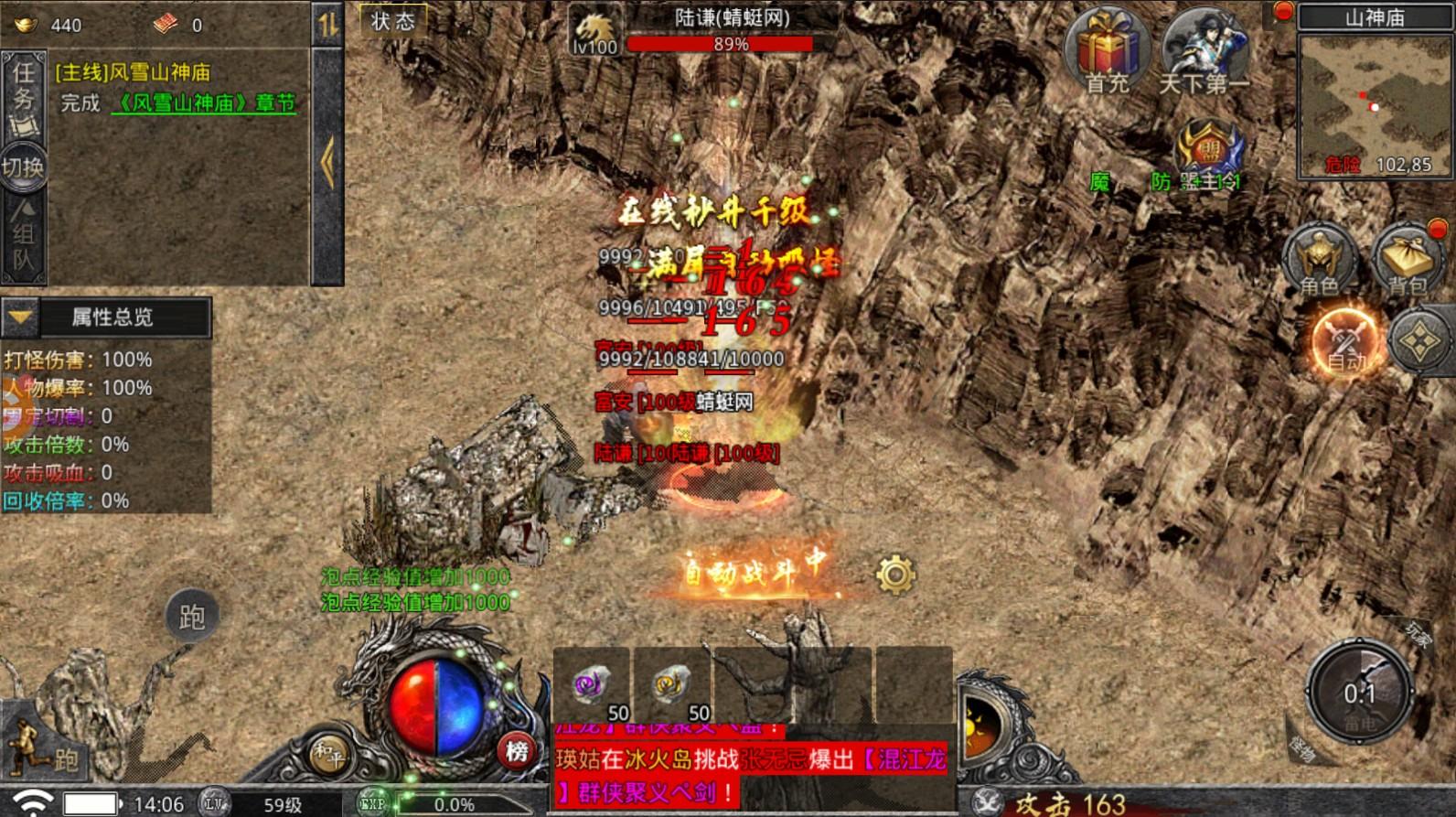Open the 背包 backpack
1456x817 pixels.
[1408, 261]
